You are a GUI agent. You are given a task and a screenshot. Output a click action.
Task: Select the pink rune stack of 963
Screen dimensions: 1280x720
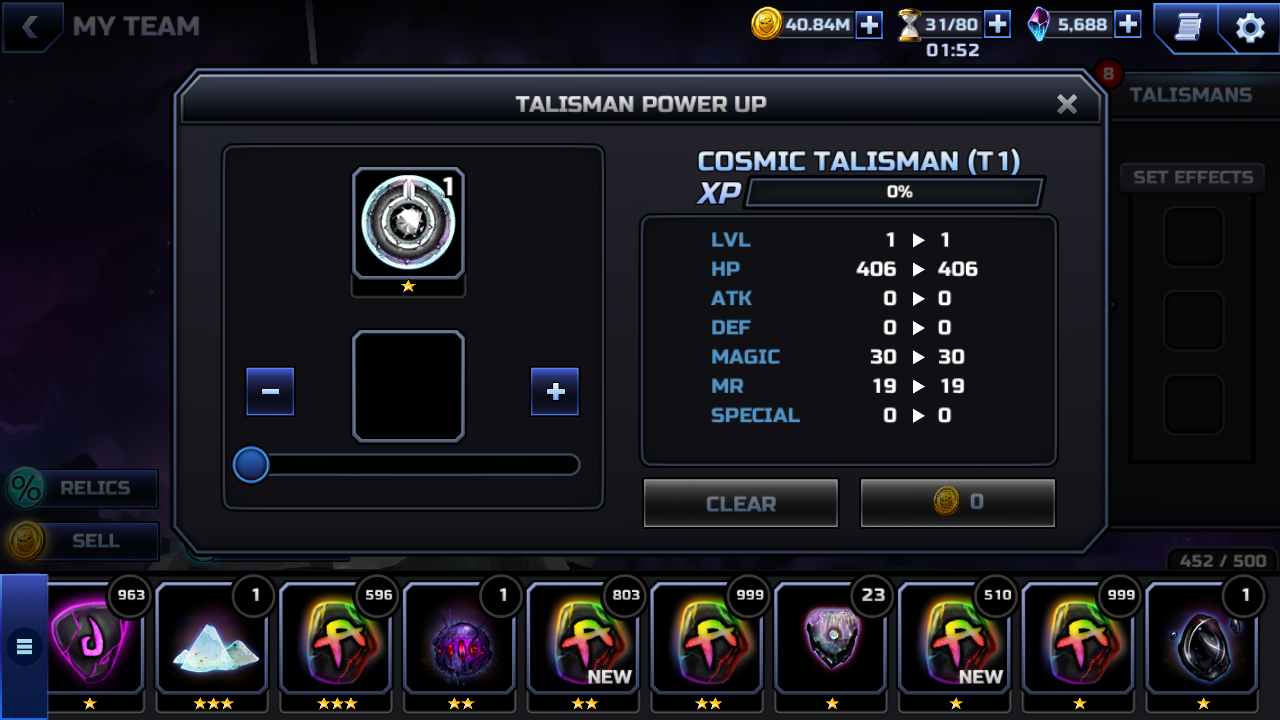pyautogui.click(x=95, y=640)
